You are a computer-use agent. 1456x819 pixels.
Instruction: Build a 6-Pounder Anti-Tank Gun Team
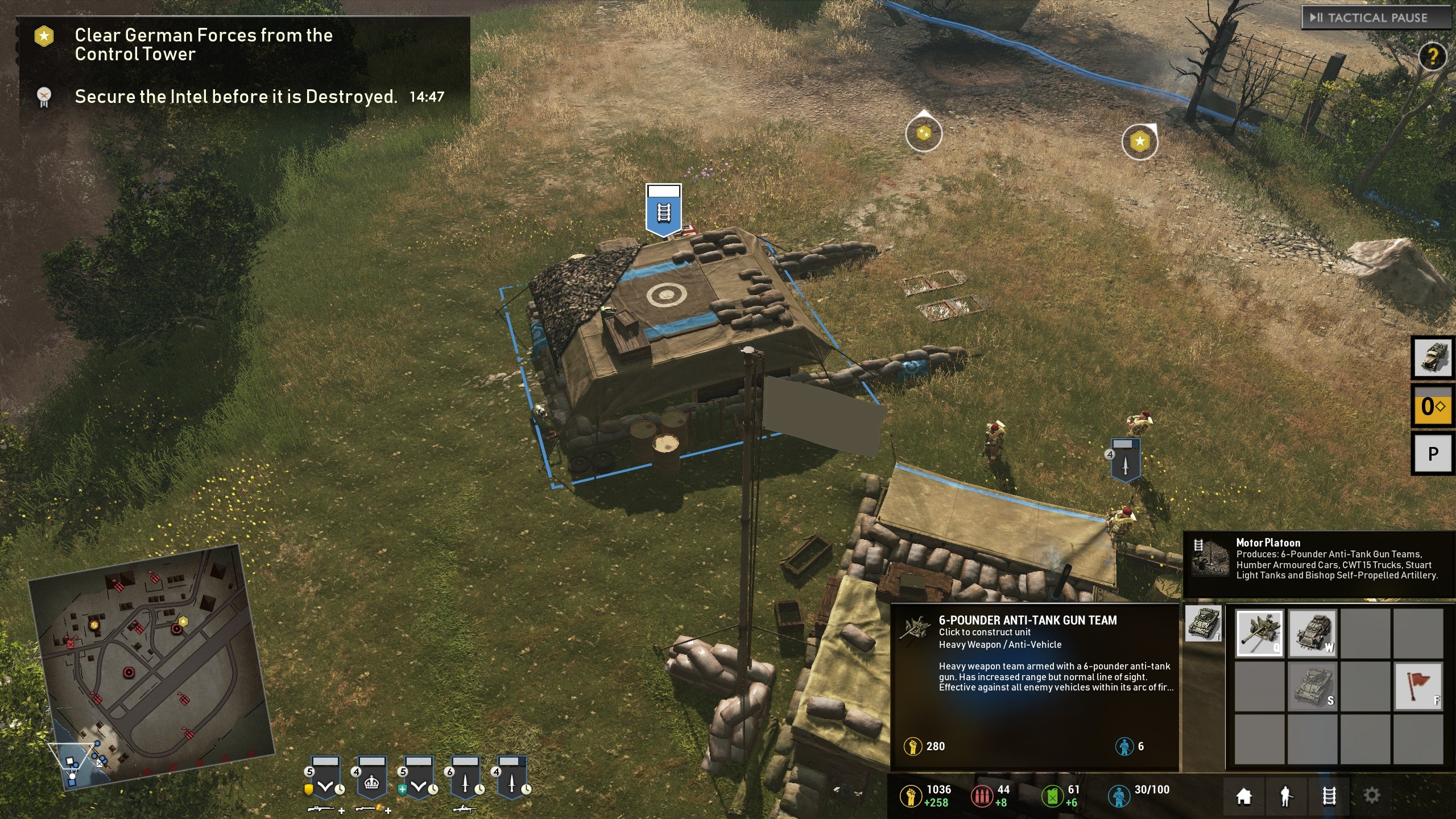point(1259,633)
